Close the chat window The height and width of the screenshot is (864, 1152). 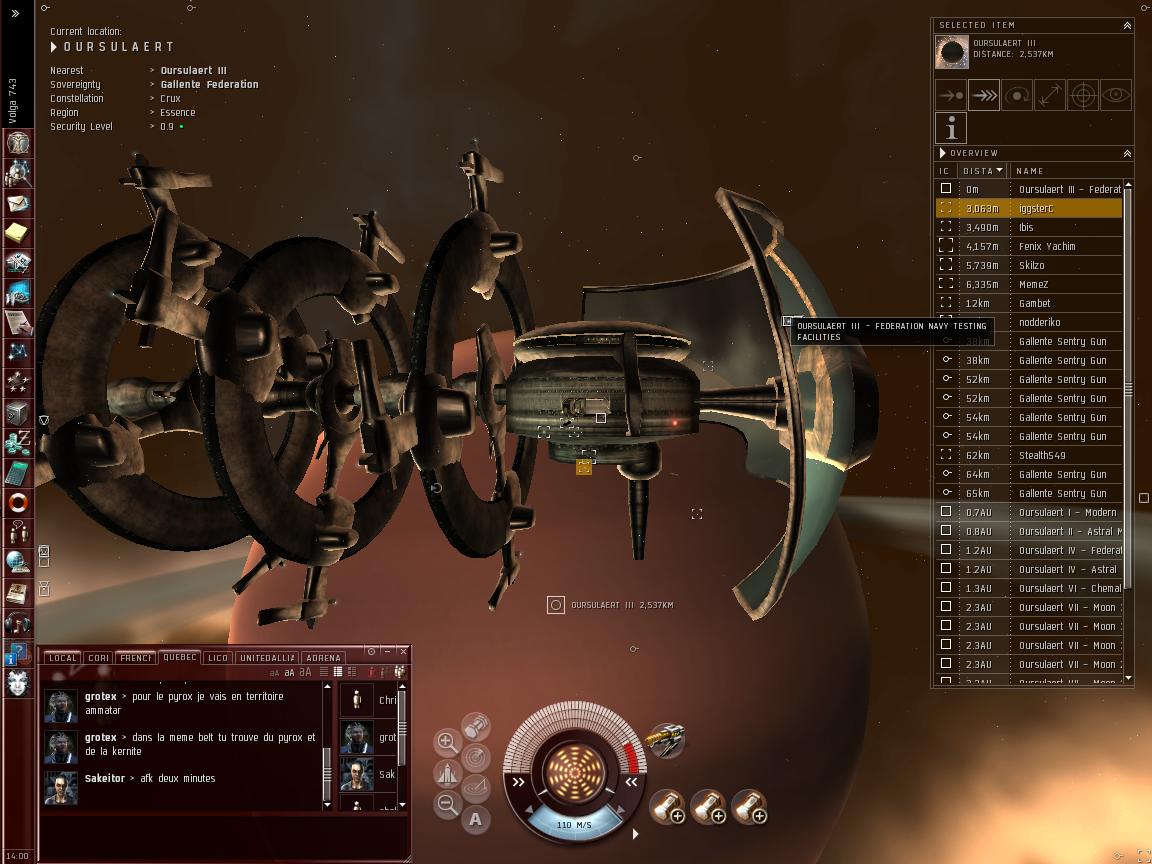[x=402, y=651]
